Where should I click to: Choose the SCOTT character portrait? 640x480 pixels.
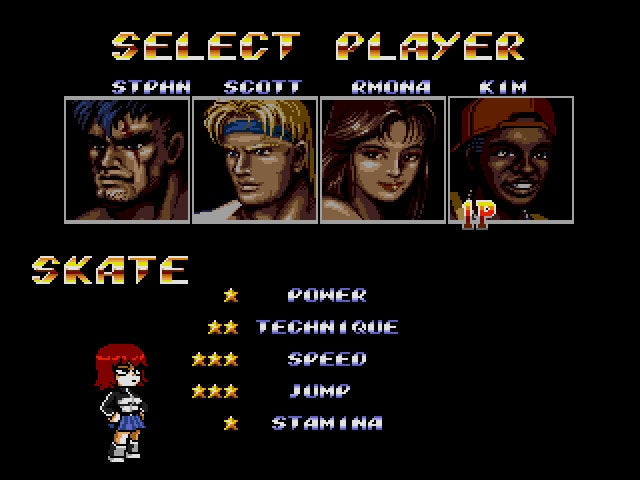(x=255, y=158)
